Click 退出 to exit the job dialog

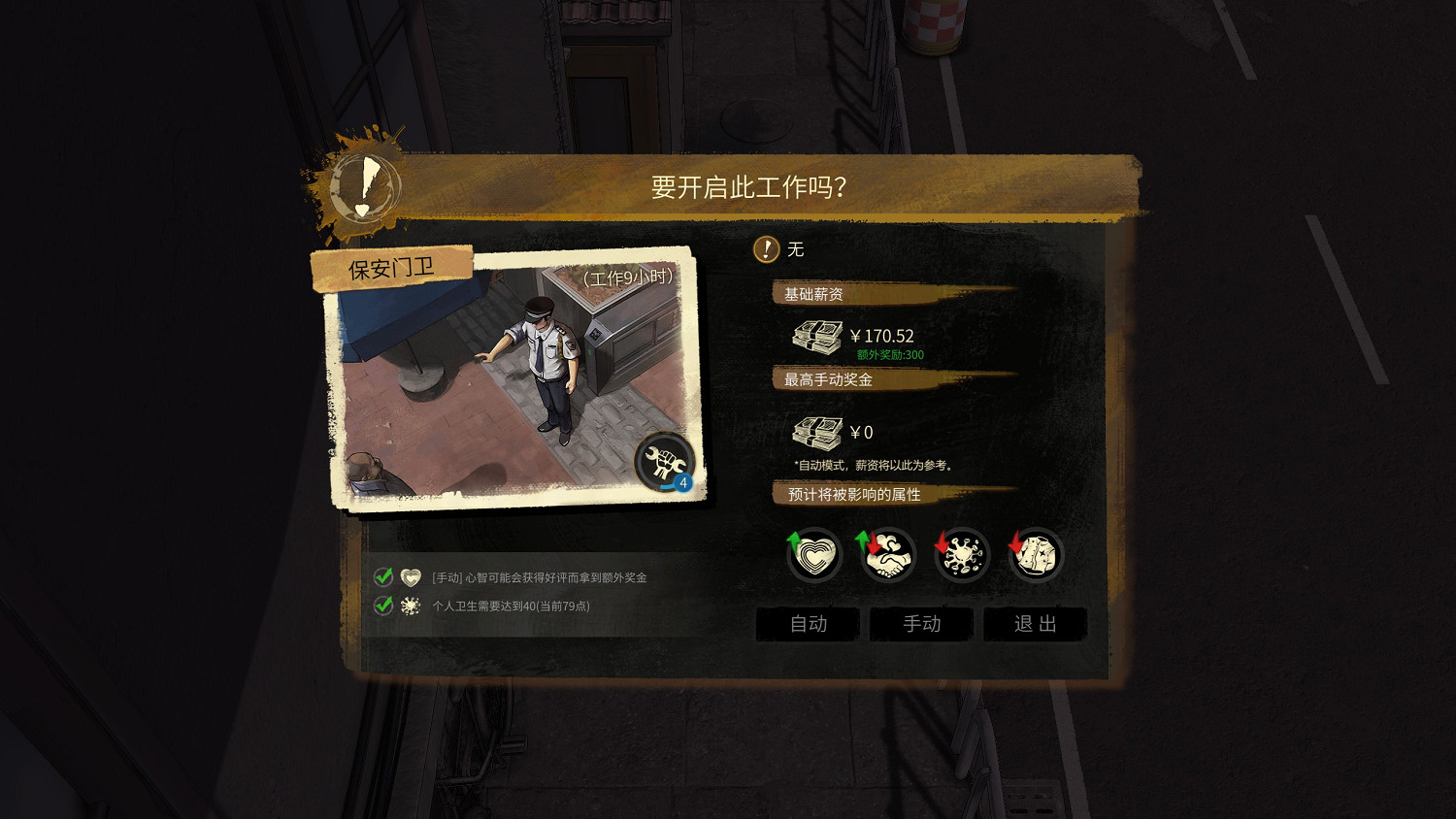pyautogui.click(x=1035, y=624)
